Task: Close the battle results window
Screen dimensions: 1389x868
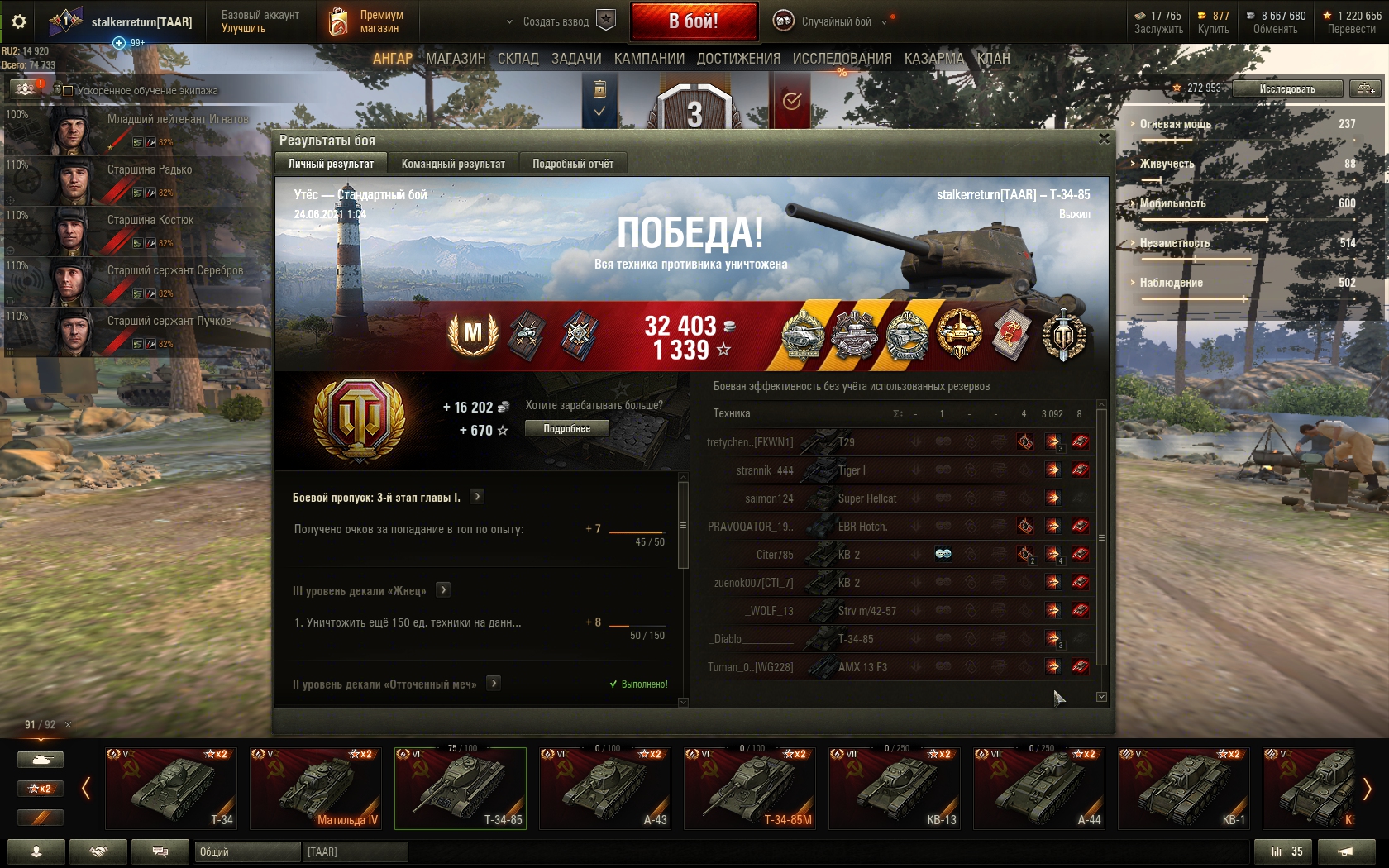Action: (x=1104, y=139)
